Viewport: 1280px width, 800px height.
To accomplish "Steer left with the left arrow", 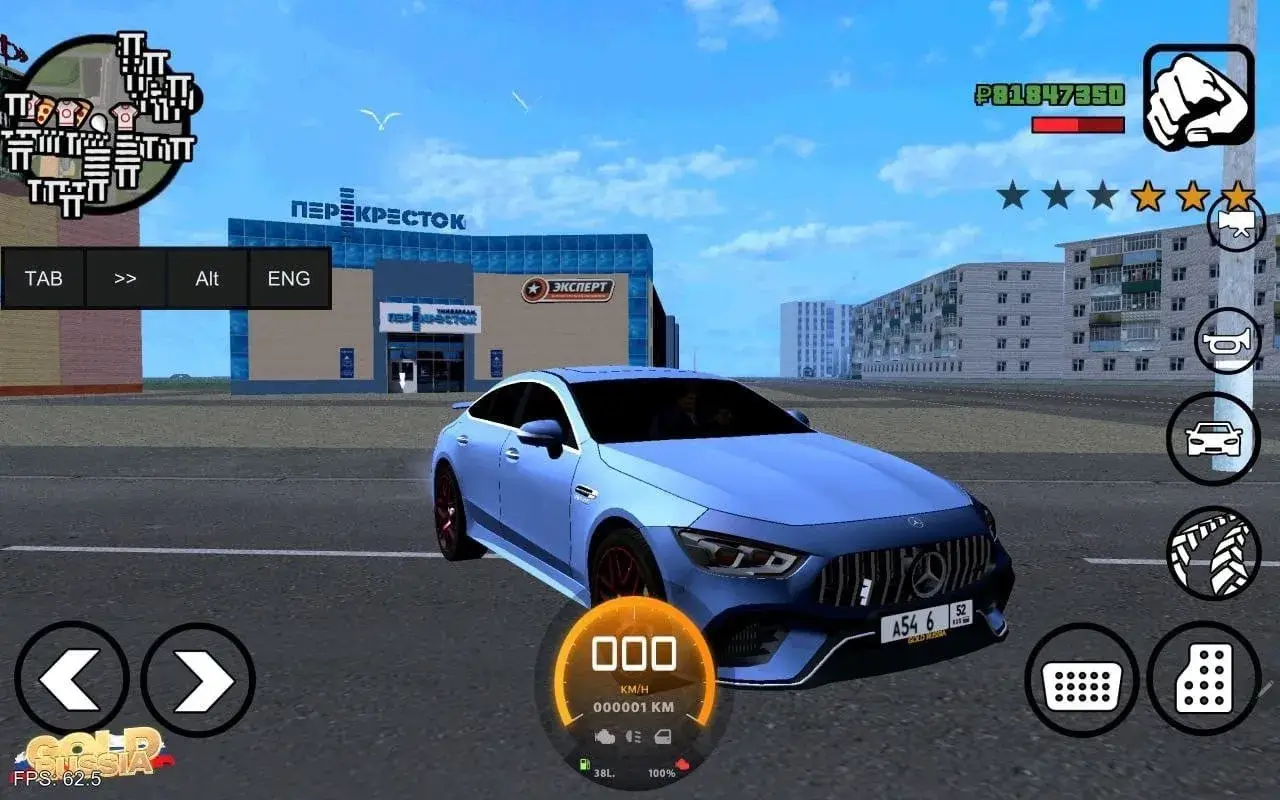I will (71, 678).
